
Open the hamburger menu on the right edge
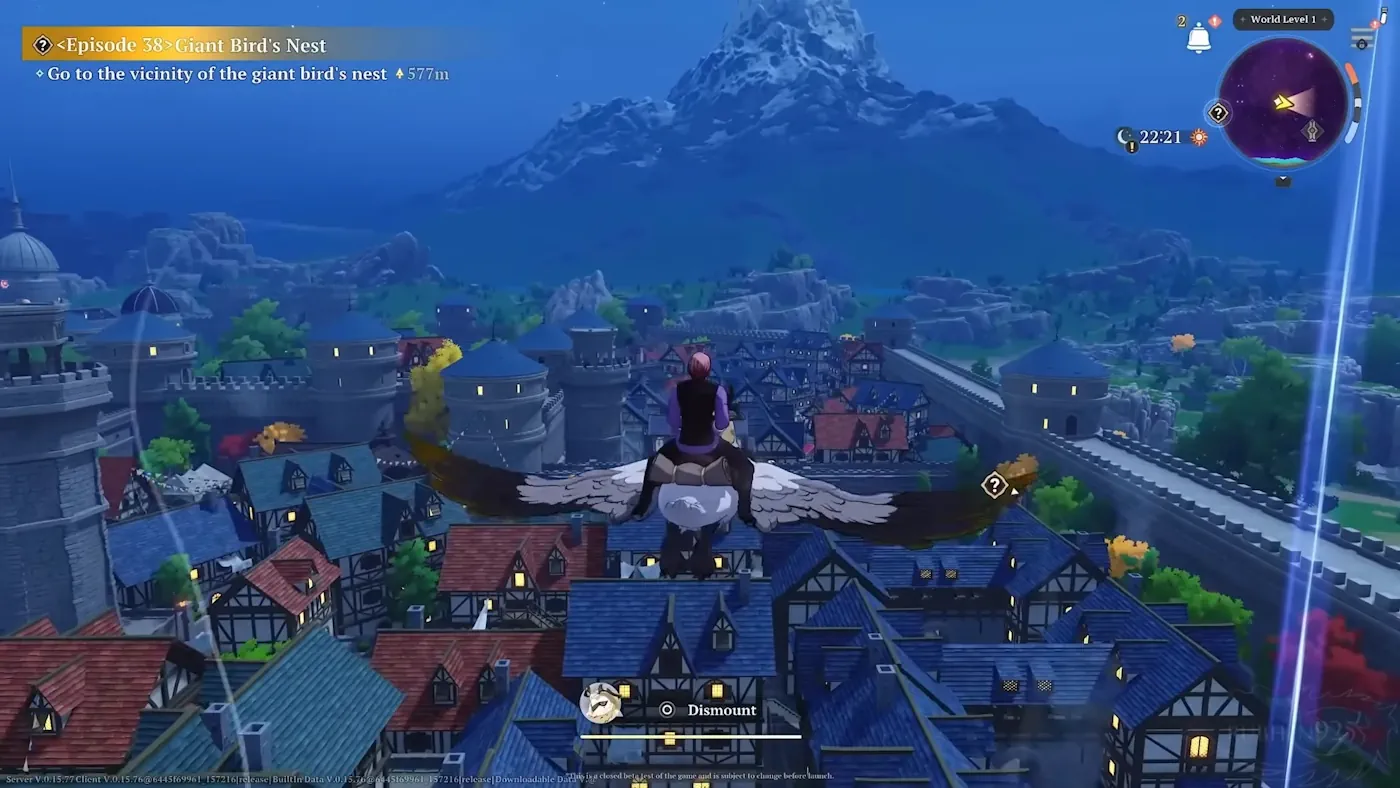click(x=1360, y=35)
